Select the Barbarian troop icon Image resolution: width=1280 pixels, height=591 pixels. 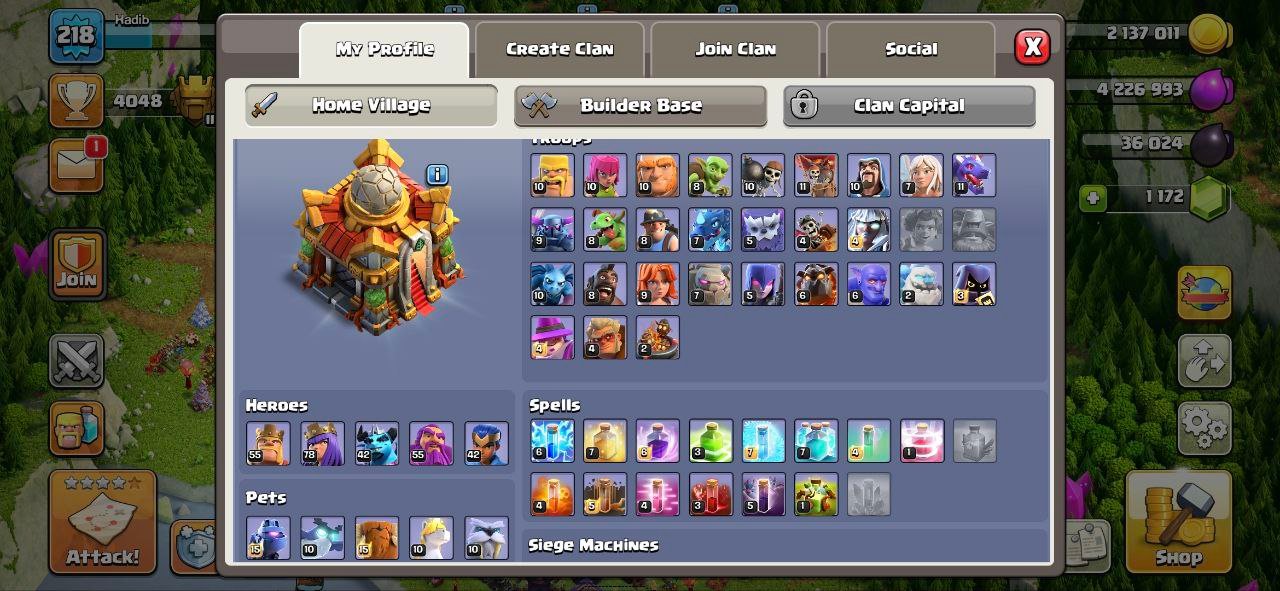(x=552, y=175)
